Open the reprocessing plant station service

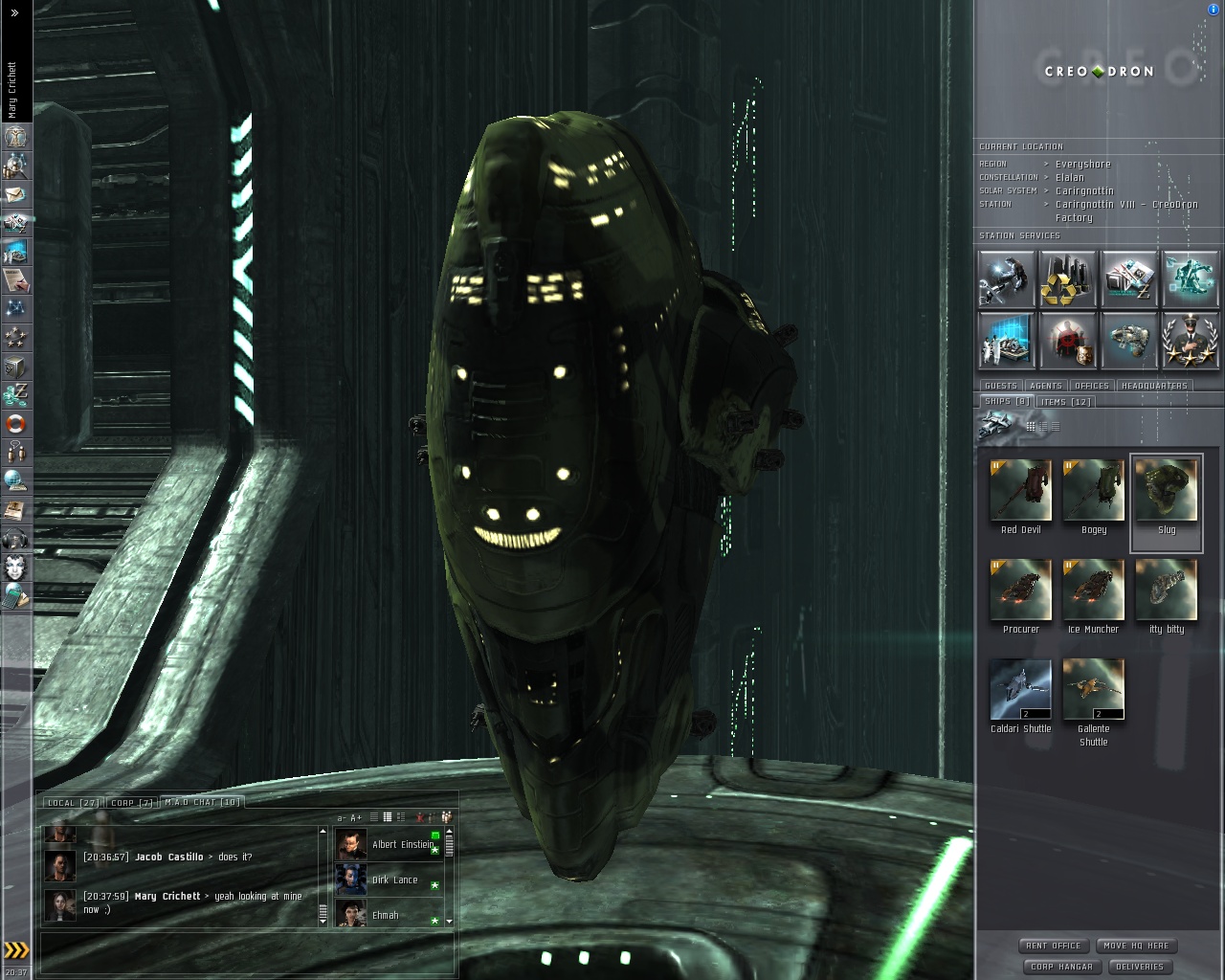pyautogui.click(x=1067, y=278)
